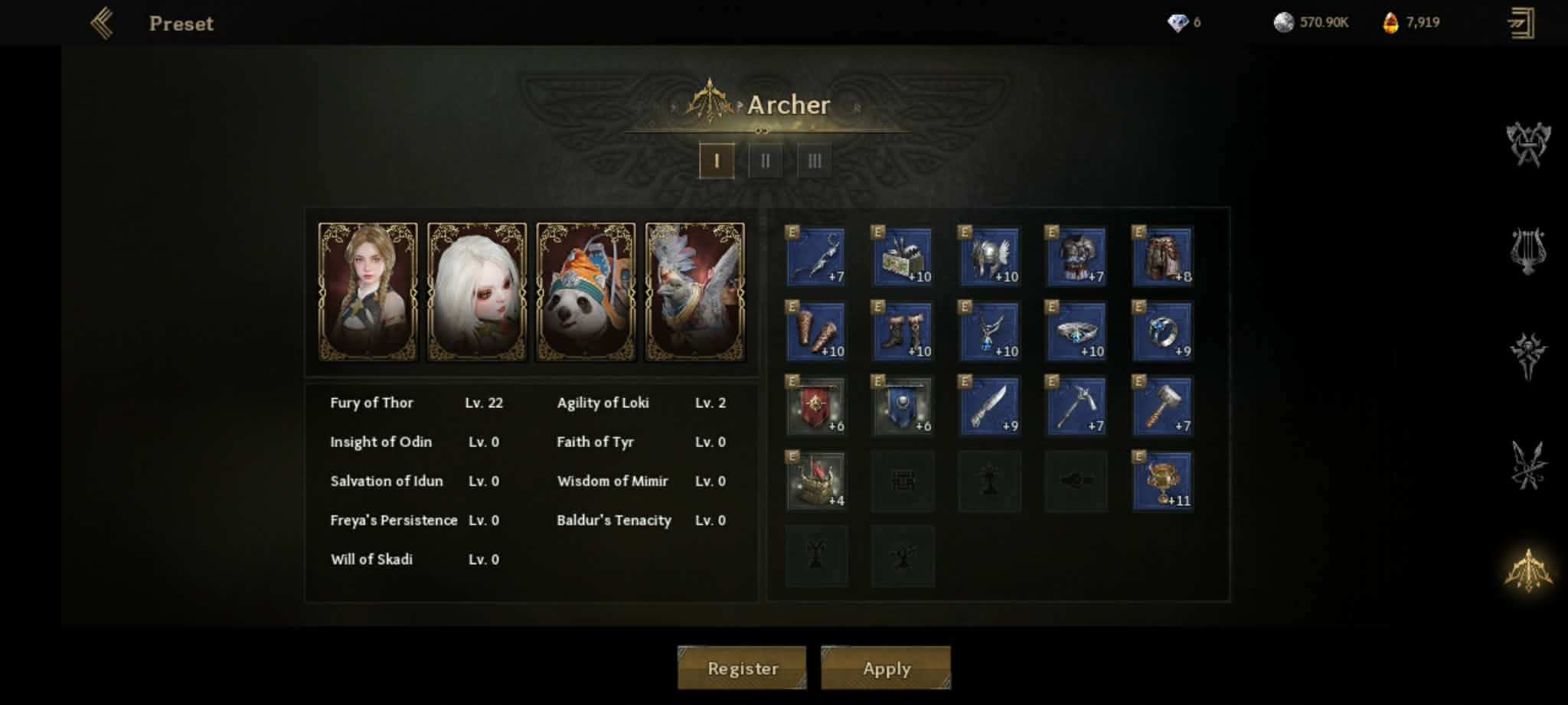Select the highlighted Archer class icon
The image size is (1568, 705).
1528,570
